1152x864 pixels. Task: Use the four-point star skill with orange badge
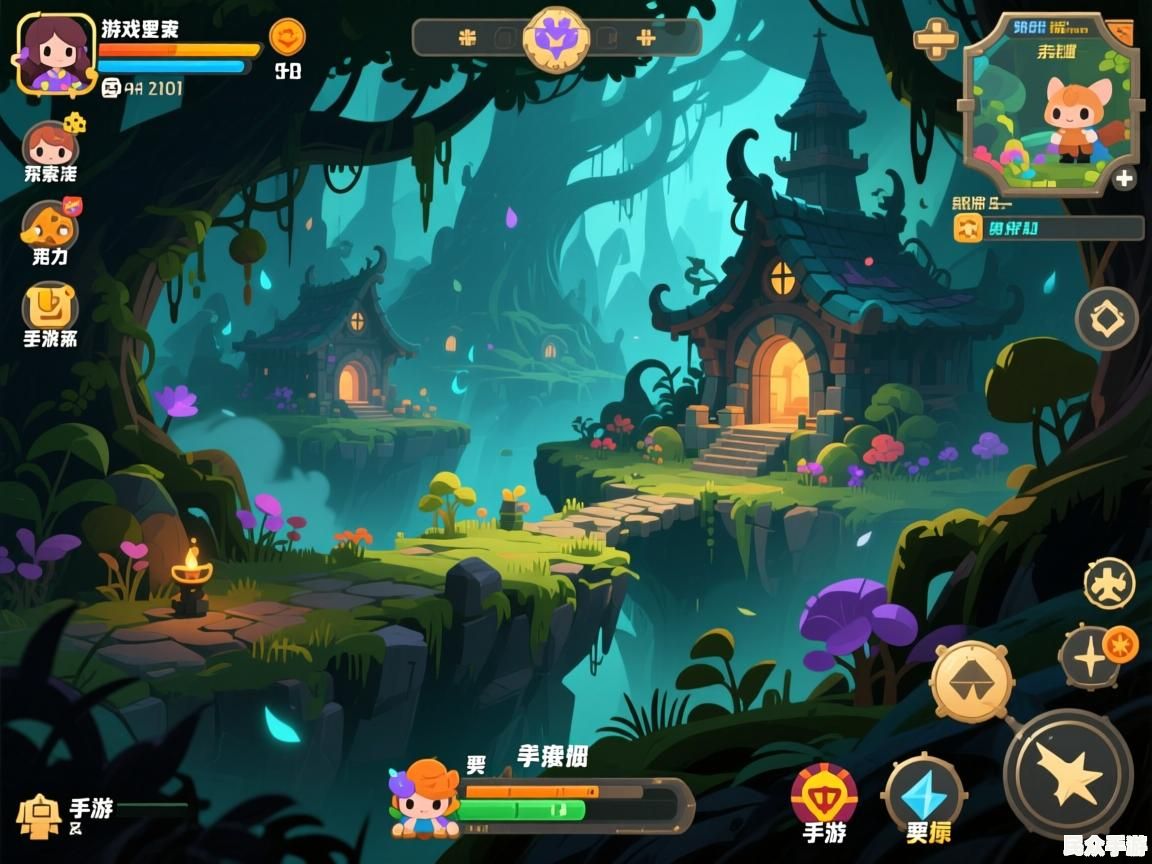point(1090,658)
